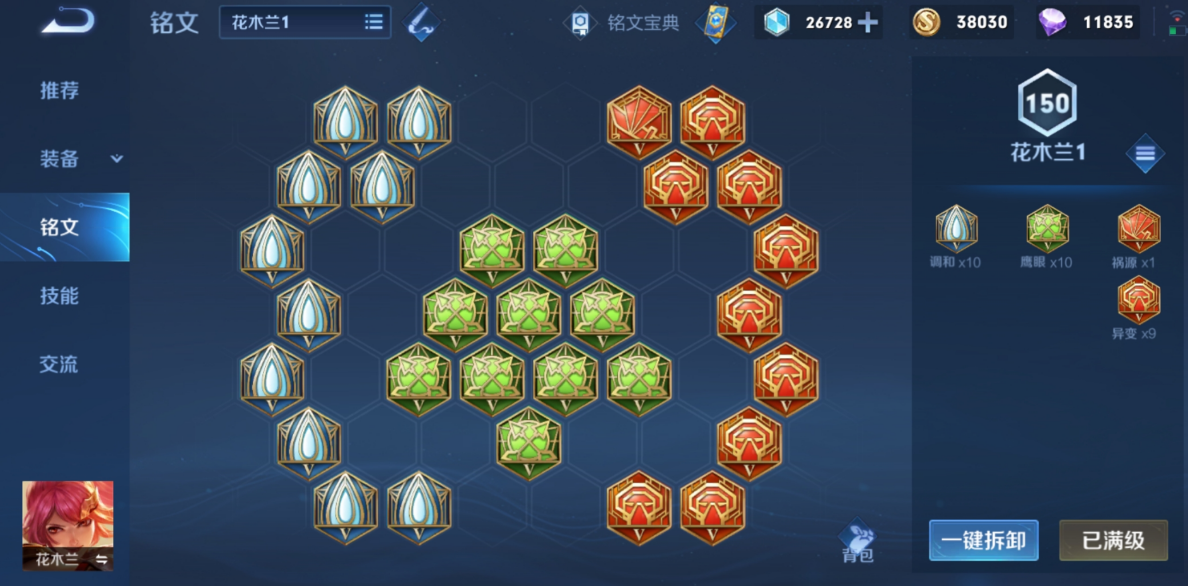1188x586 pixels.
Task: Tap the purple diamond balance
Action: click(1086, 22)
